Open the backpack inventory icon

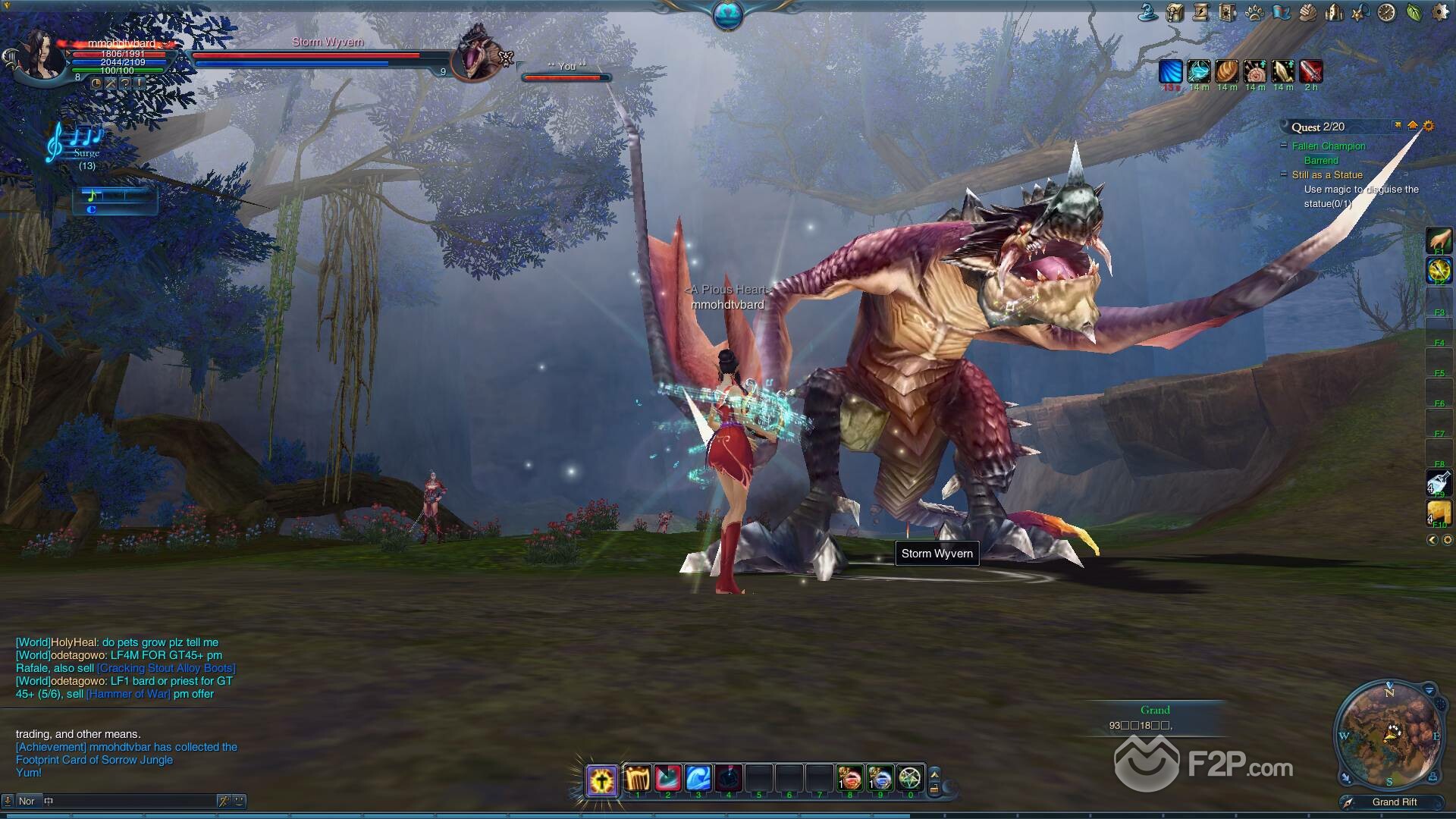[1175, 12]
